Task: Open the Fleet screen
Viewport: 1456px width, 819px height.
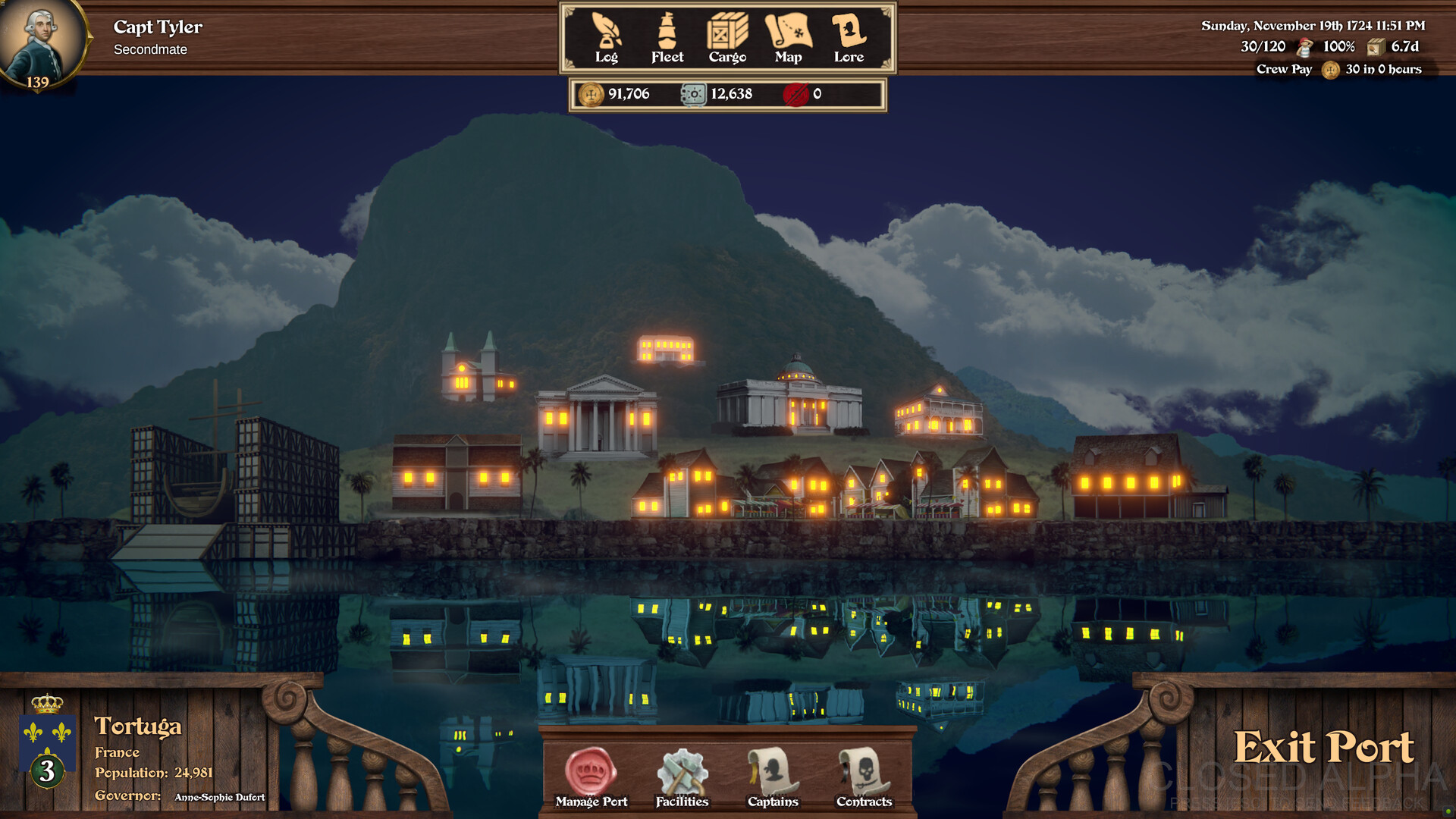Action: pyautogui.click(x=667, y=38)
